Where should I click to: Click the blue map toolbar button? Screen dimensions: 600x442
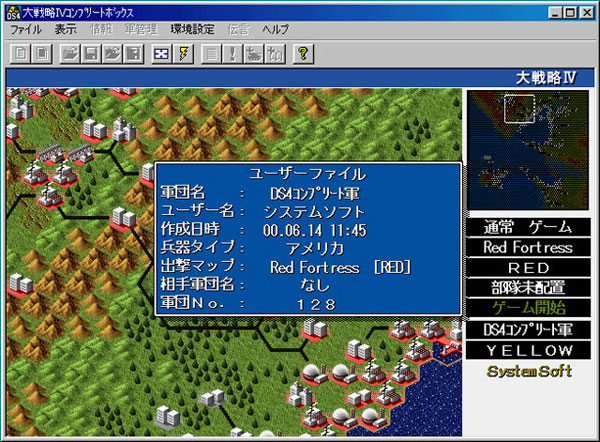[x=161, y=53]
